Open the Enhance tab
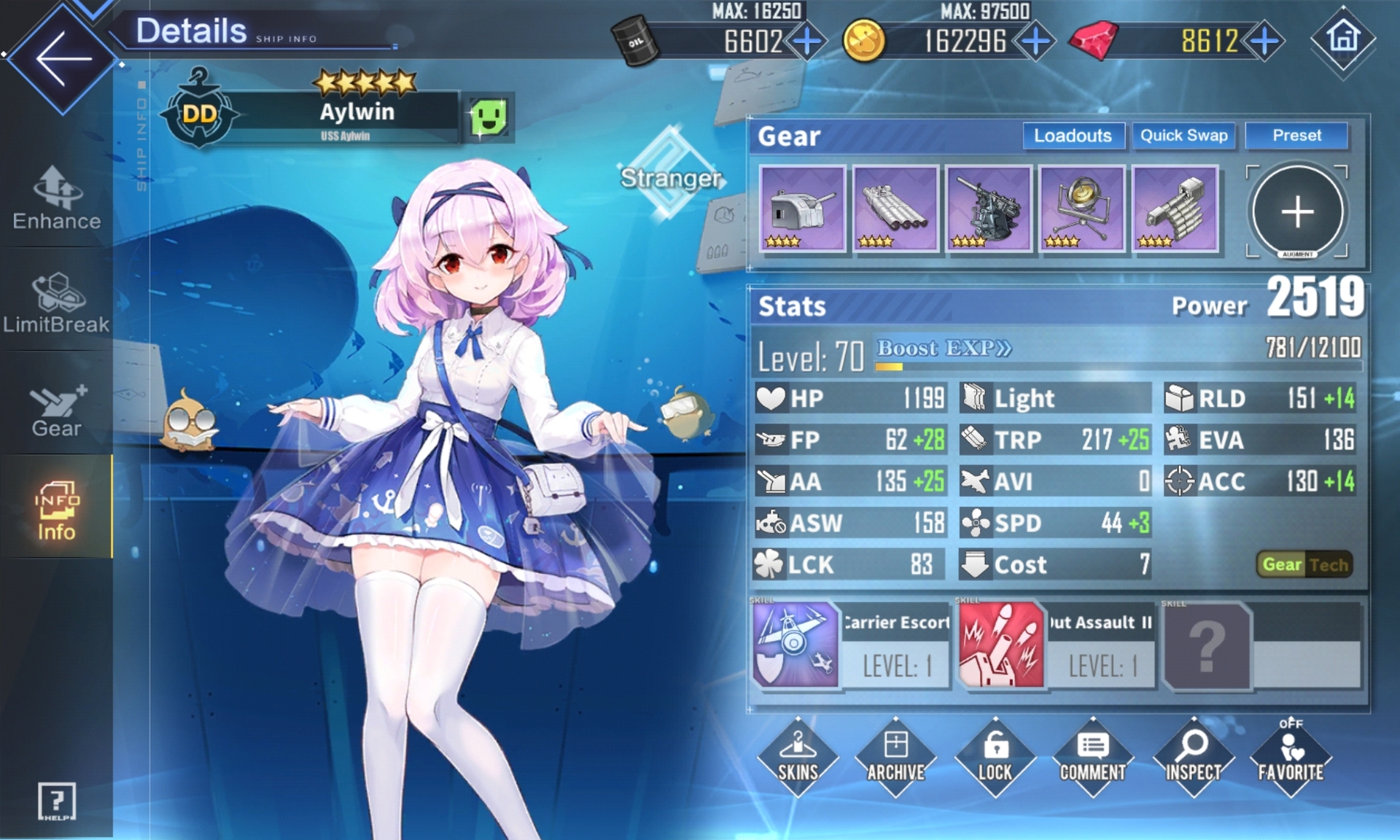Viewport: 1400px width, 840px height. pos(57,200)
